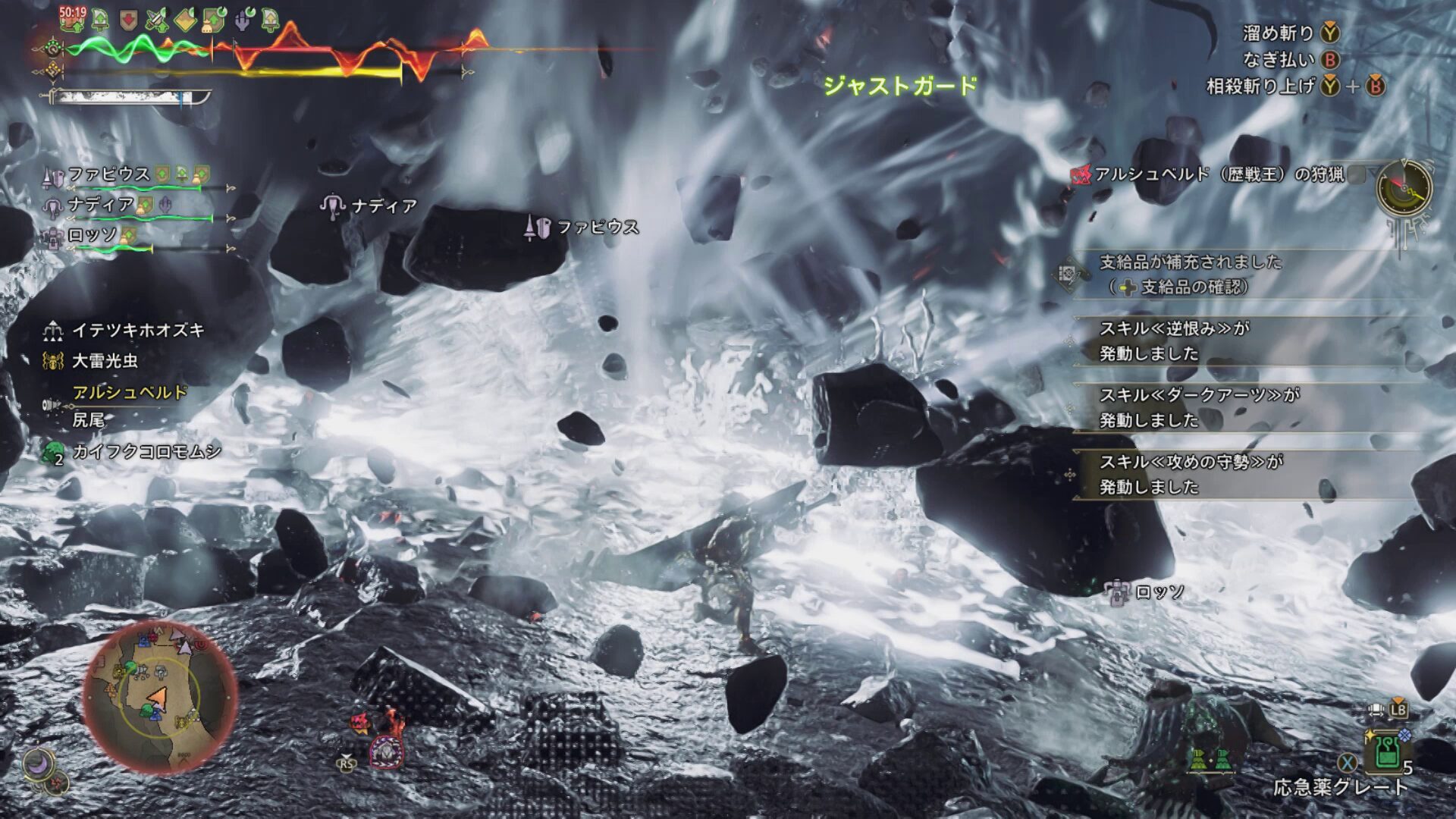Viewport: 1456px width, 819px height.
Task: Click the moon time-of-day icon
Action: [x=38, y=764]
